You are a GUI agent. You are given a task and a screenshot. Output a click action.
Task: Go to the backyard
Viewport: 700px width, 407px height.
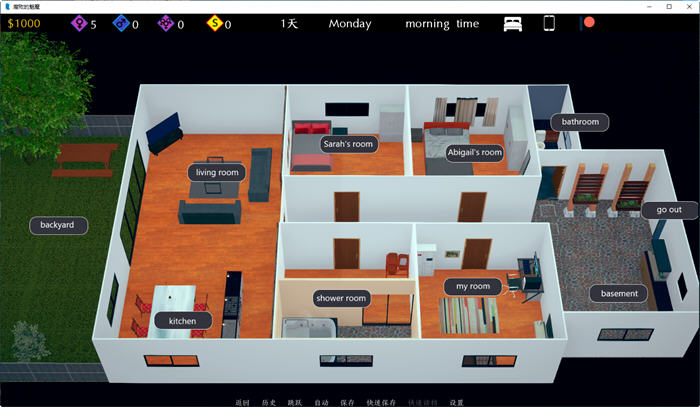[x=57, y=225]
